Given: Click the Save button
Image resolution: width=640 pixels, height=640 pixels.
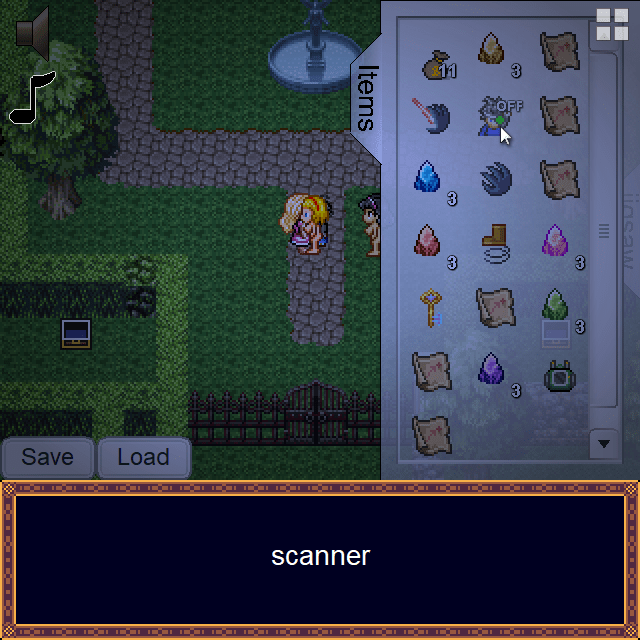Looking at the screenshot, I should [x=47, y=457].
